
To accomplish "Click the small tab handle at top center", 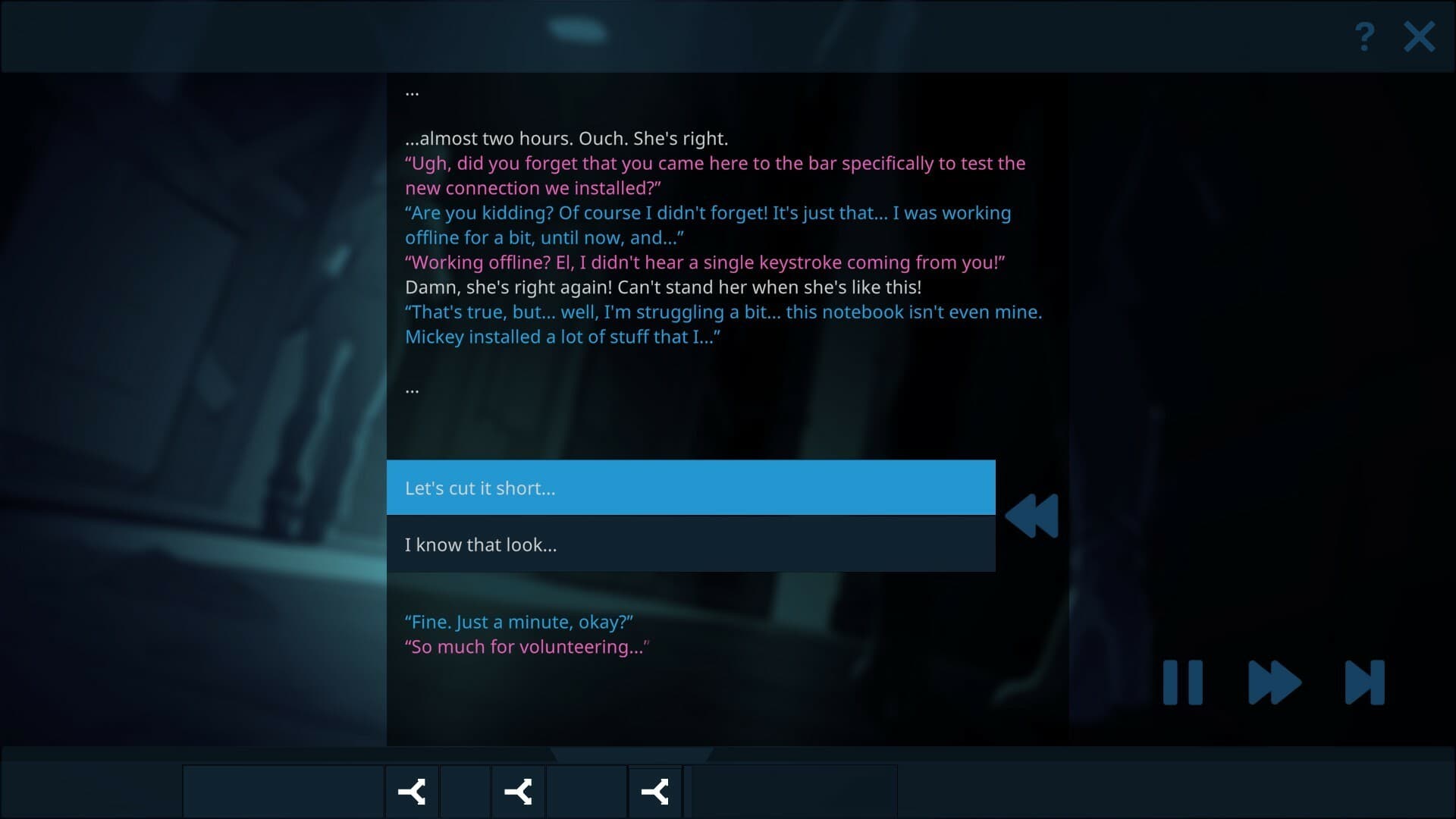I will click(x=578, y=30).
